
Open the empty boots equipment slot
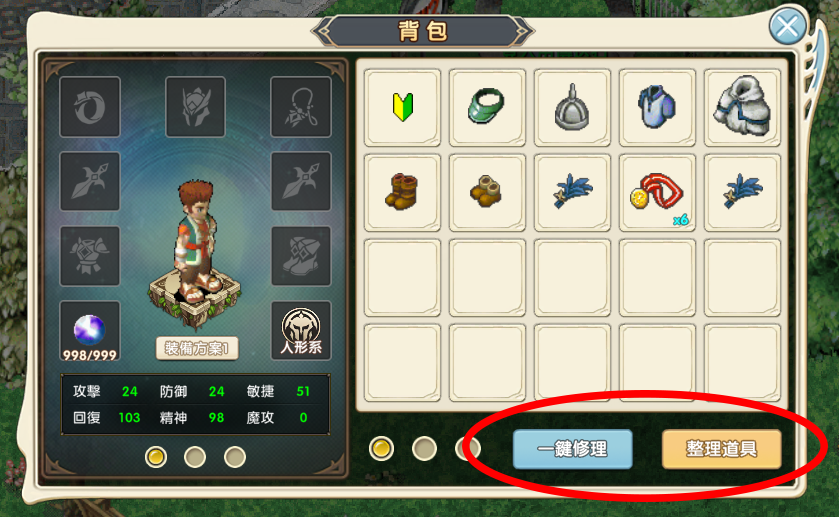tap(300, 256)
